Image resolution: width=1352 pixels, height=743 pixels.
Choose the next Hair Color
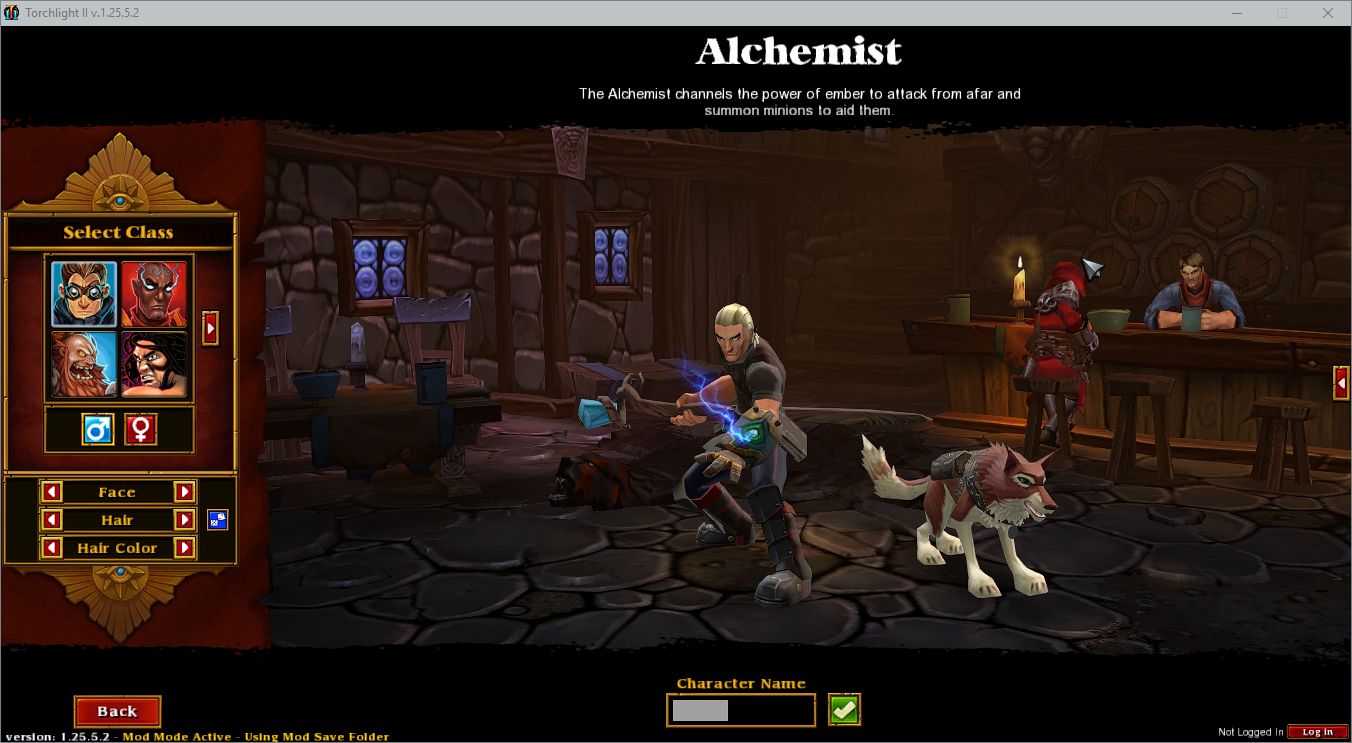(186, 547)
